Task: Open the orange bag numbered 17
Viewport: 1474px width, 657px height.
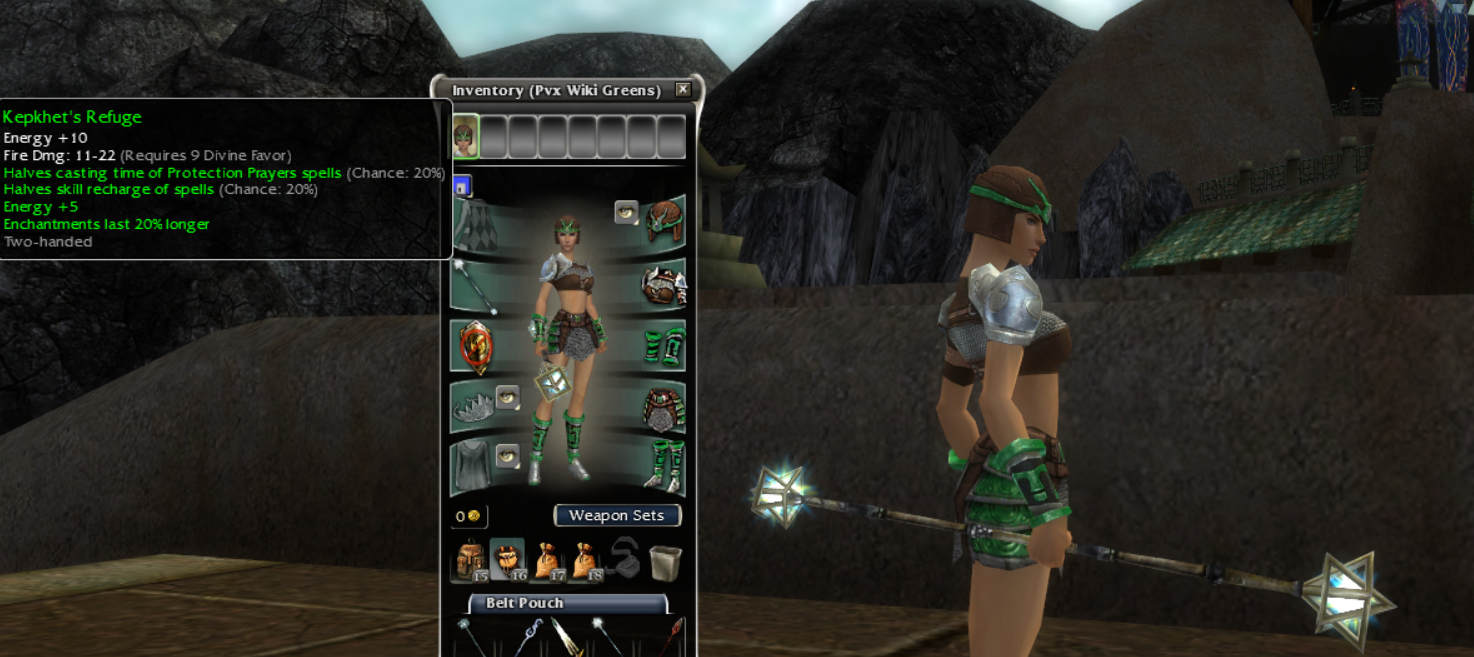Action: tap(546, 561)
